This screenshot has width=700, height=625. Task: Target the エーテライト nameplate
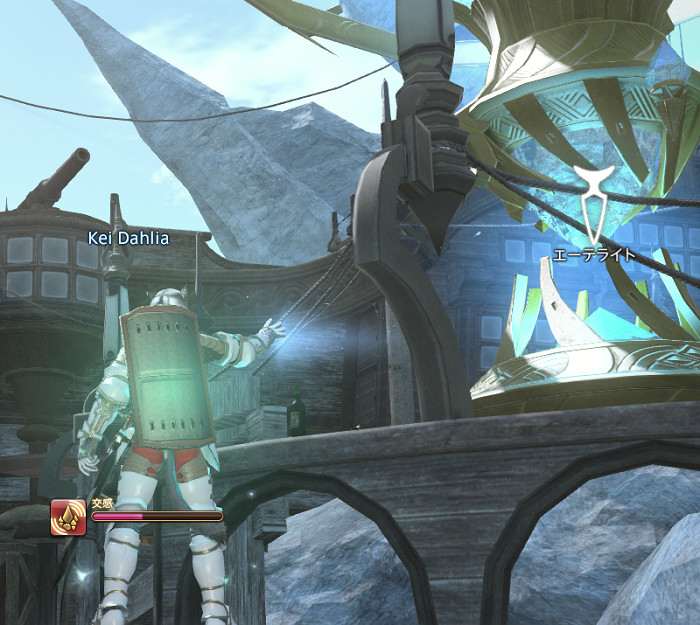point(594,256)
